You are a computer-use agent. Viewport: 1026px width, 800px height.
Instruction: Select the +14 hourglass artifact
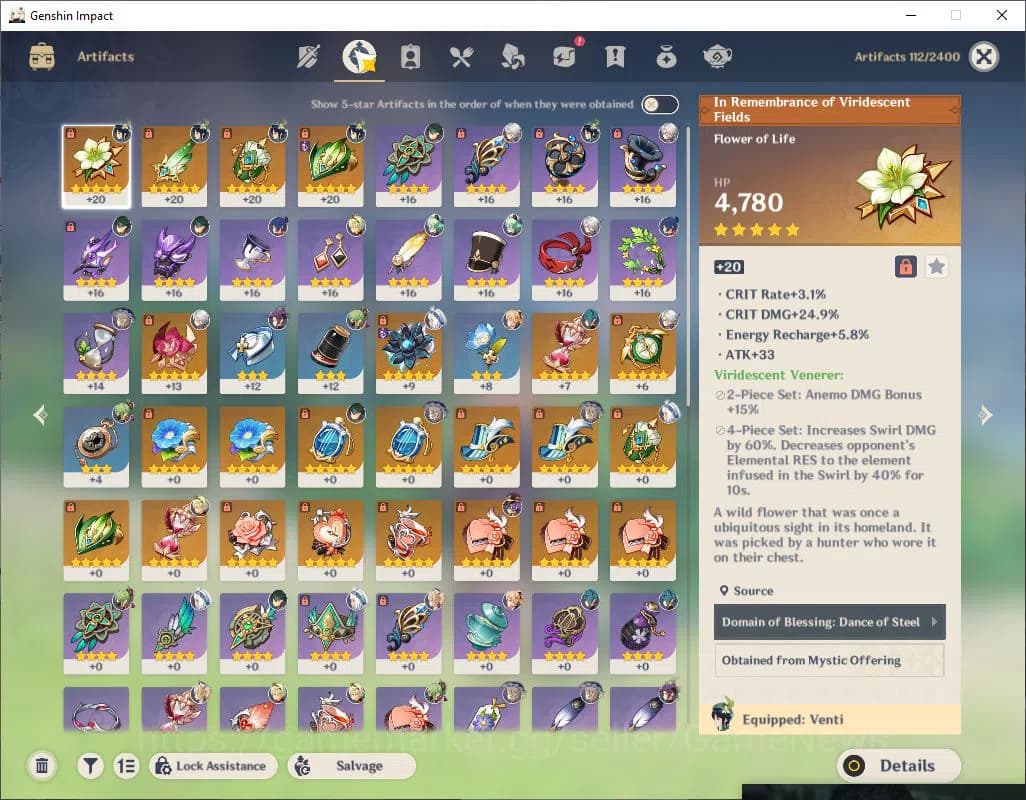pos(96,352)
